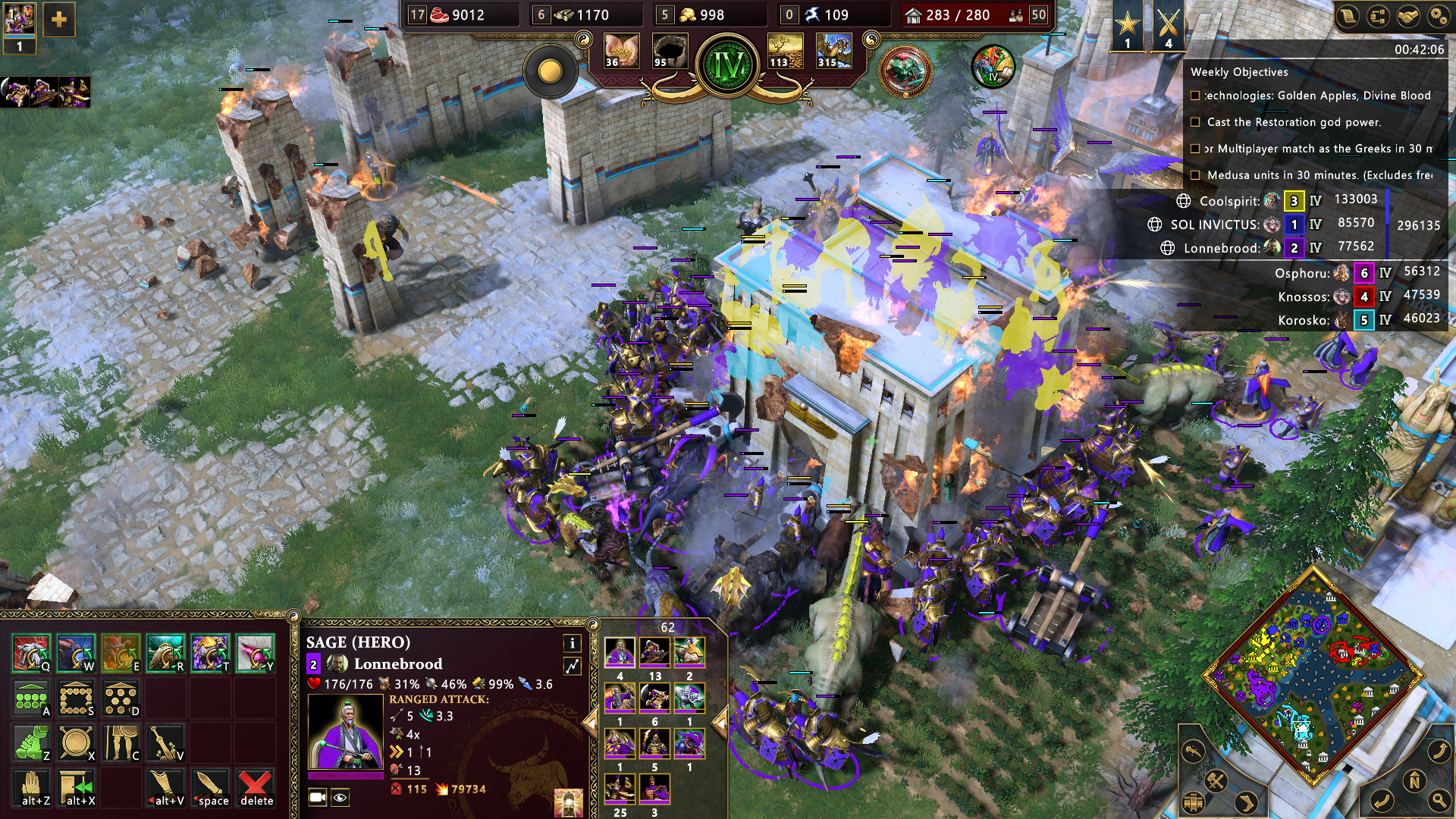Activate the shield defensive stance
The image size is (1456, 819).
coord(76,743)
